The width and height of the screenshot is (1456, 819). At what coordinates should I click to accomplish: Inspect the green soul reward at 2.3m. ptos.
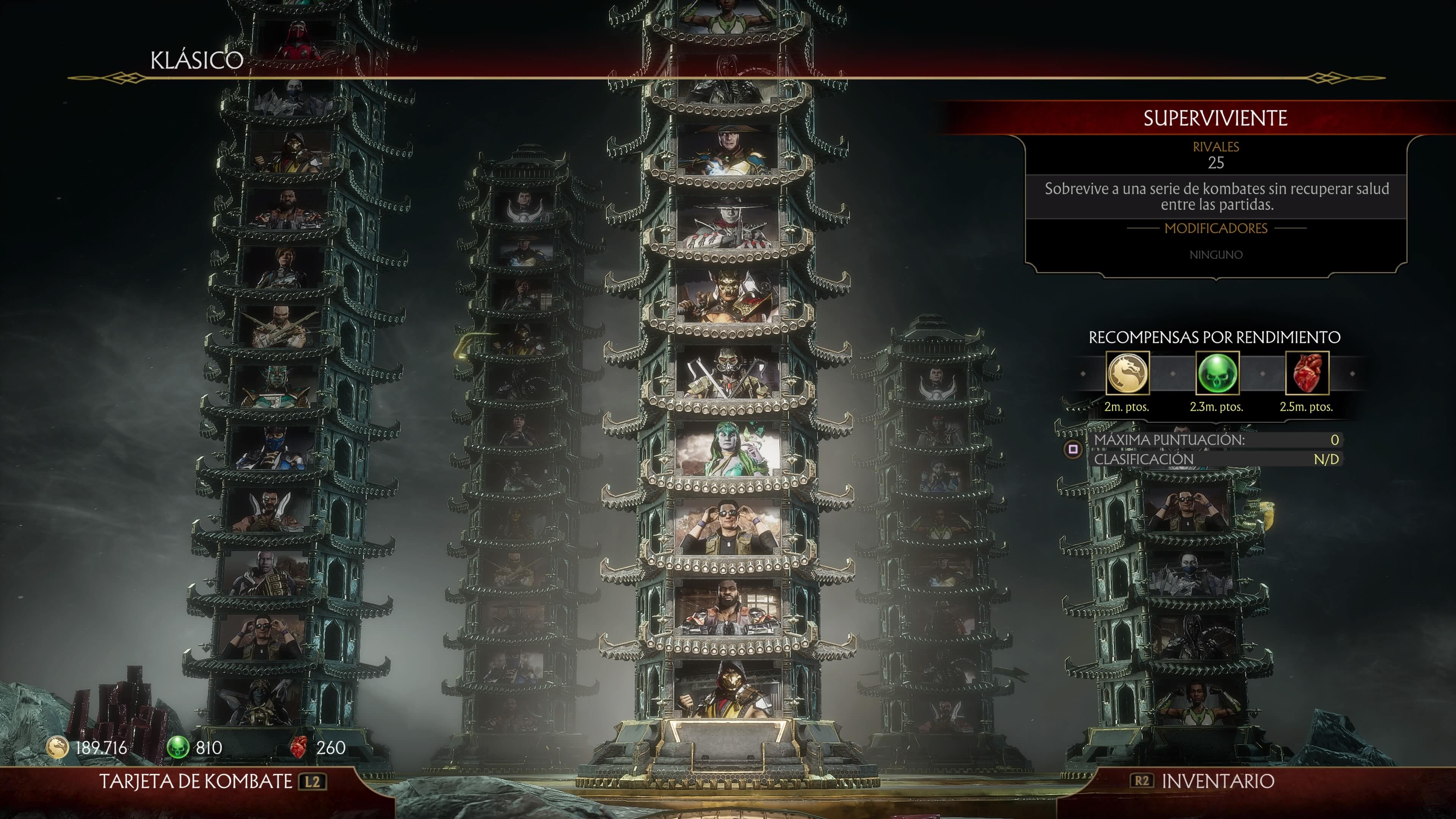pos(1217,373)
